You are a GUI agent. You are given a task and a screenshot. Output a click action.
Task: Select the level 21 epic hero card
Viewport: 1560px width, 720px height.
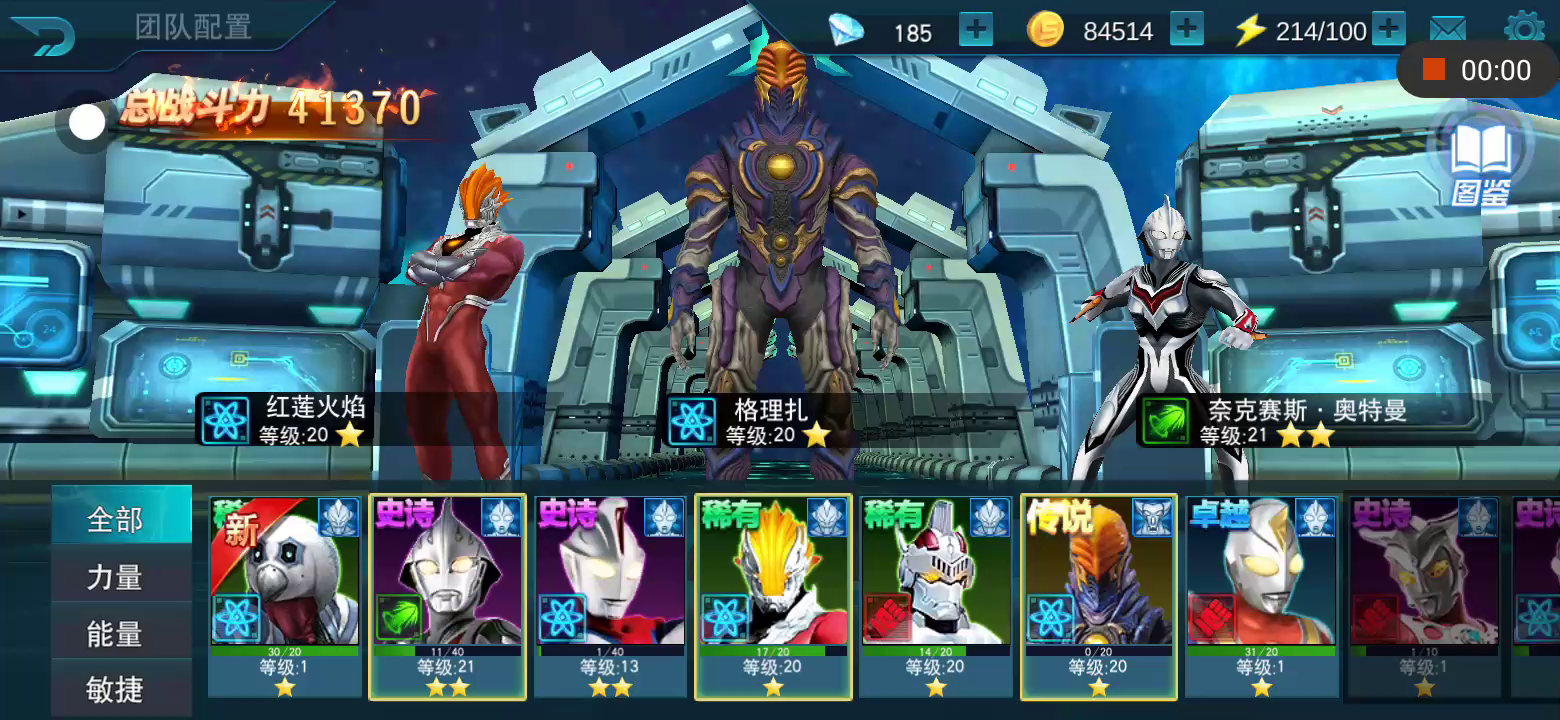447,595
